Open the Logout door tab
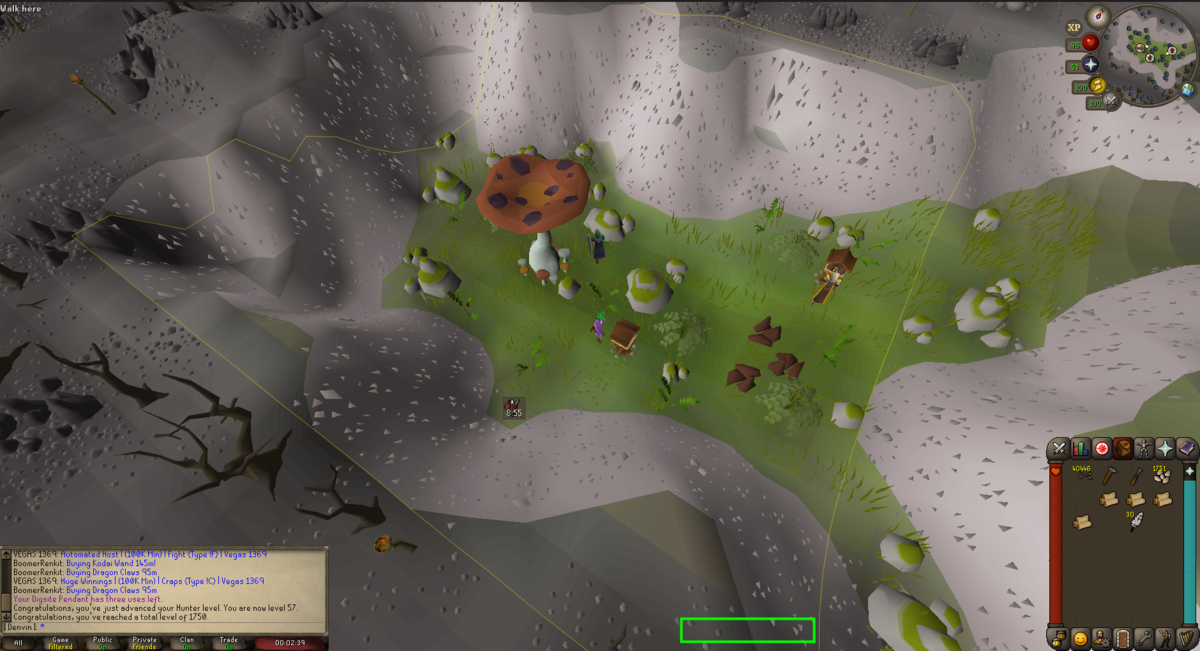The width and height of the screenshot is (1200, 651). [1123, 637]
